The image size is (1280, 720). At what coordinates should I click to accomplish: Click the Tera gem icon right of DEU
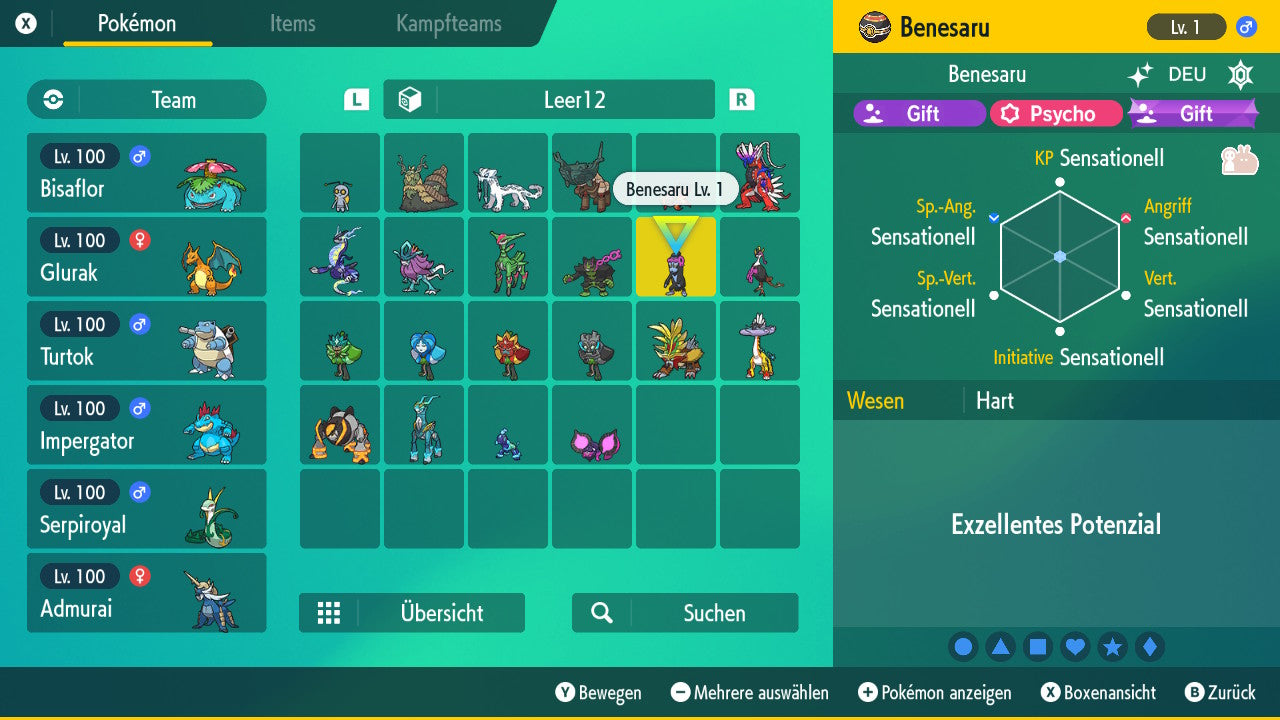[x=1240, y=74]
